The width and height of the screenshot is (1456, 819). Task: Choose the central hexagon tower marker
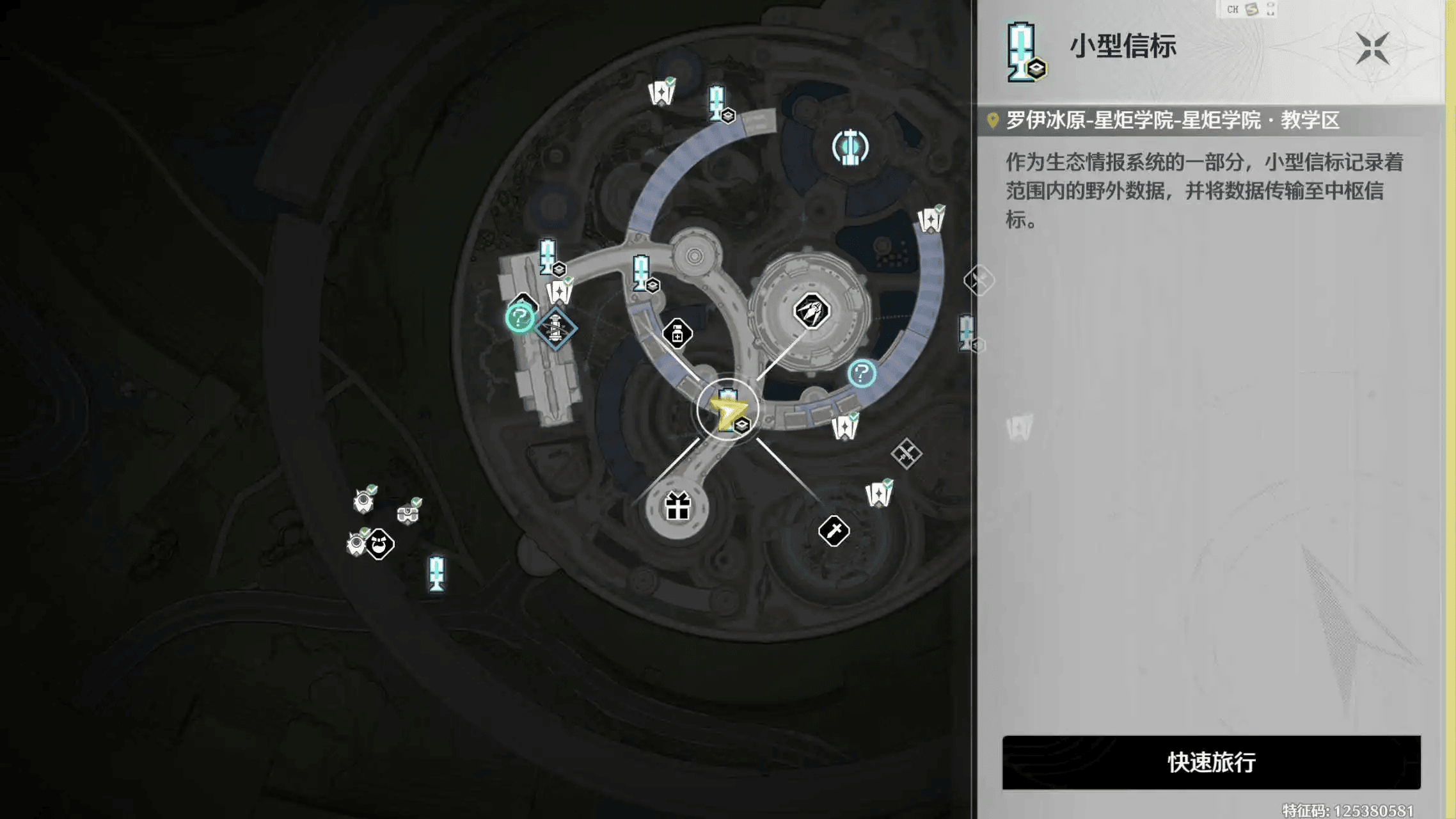coord(811,311)
